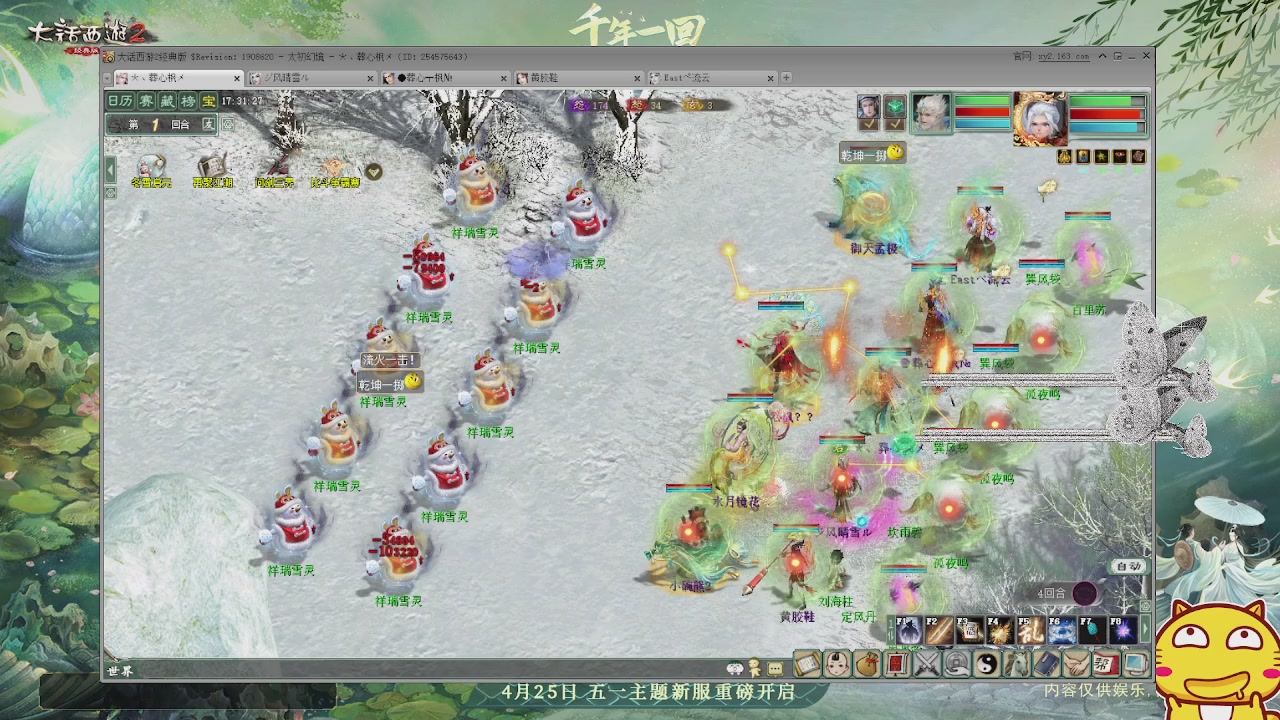Click the handshake trade icon
The height and width of the screenshot is (720, 1280).
(1074, 665)
